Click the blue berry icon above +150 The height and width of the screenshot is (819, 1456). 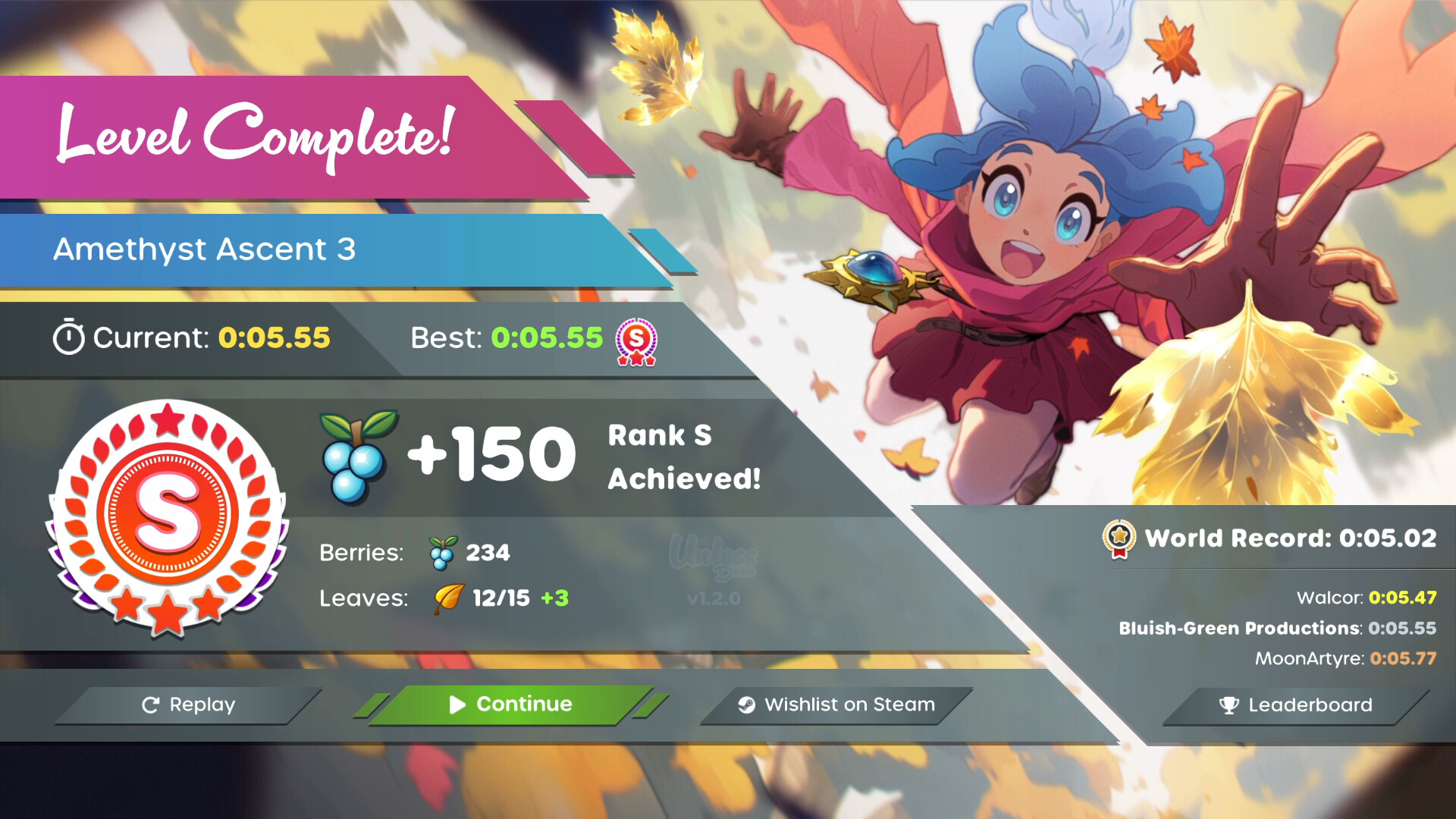point(353,453)
